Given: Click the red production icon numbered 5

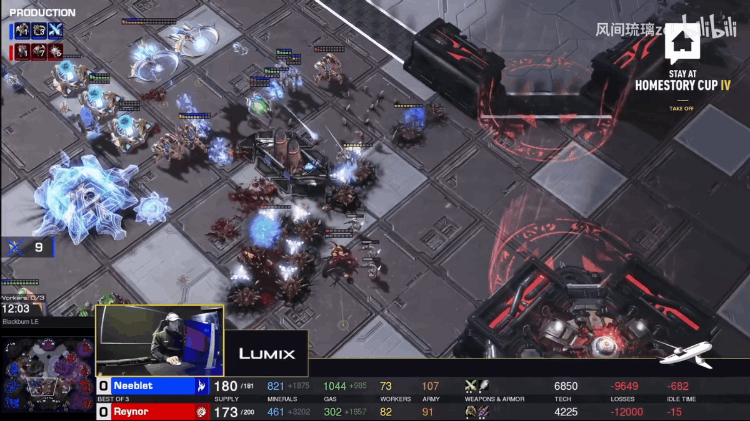Looking at the screenshot, I should coord(55,50).
